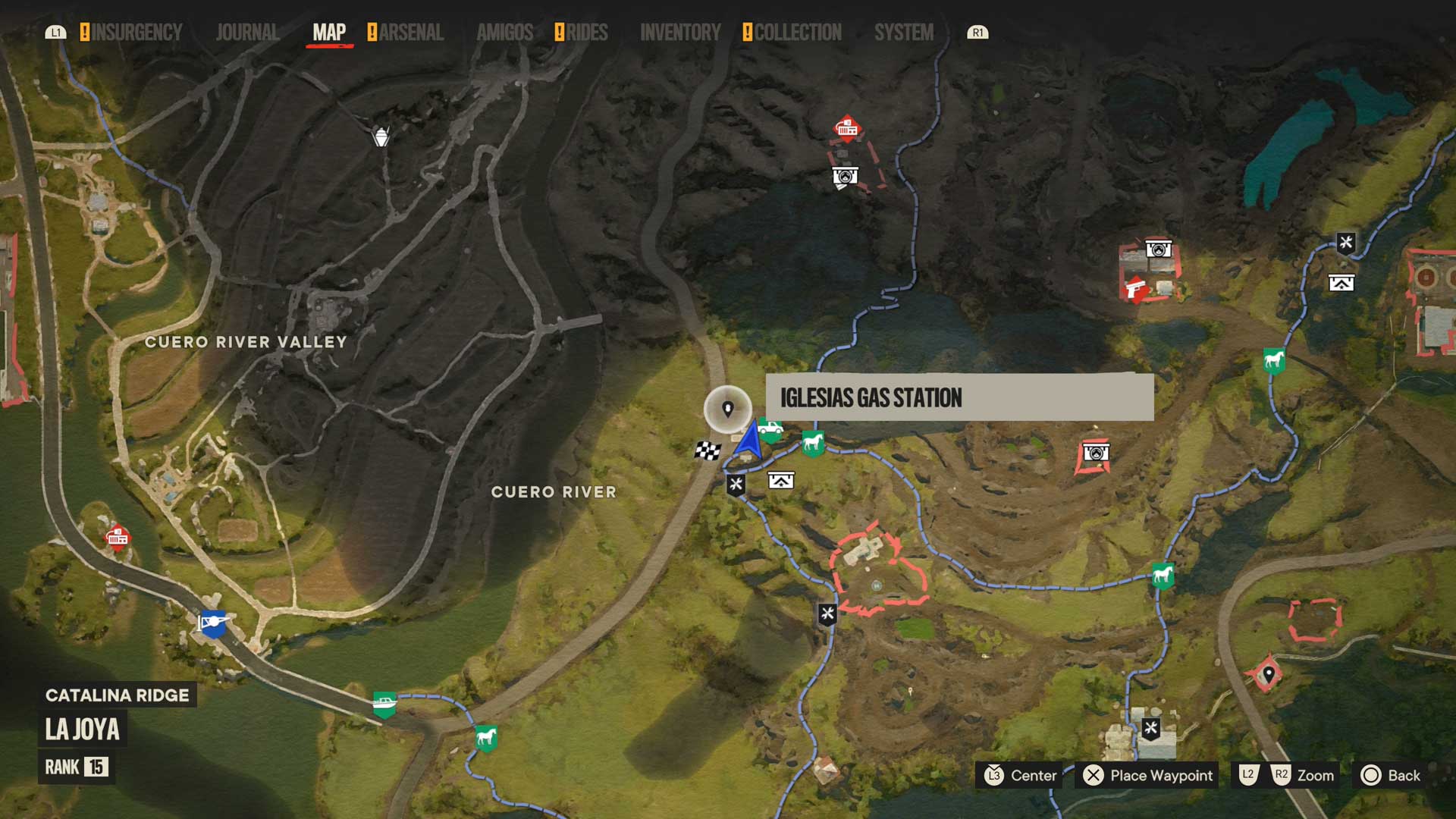Select the red location pin marker

[x=1268, y=674]
